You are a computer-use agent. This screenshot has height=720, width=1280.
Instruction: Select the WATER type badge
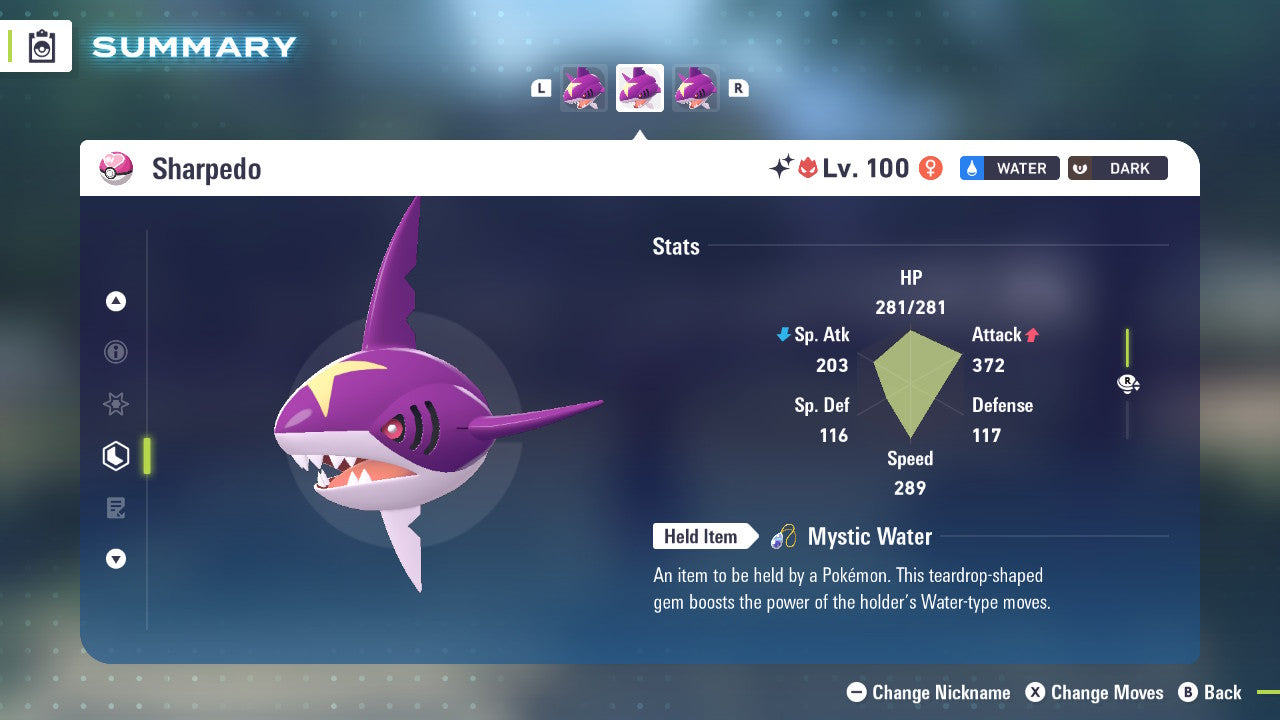coord(1009,168)
